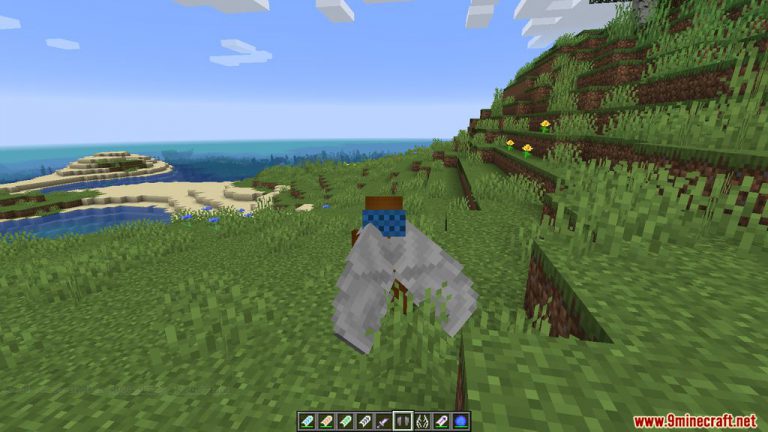This screenshot has height=432, width=768.
Task: Select the light blue wing hotbar slot
Action: coord(307,421)
